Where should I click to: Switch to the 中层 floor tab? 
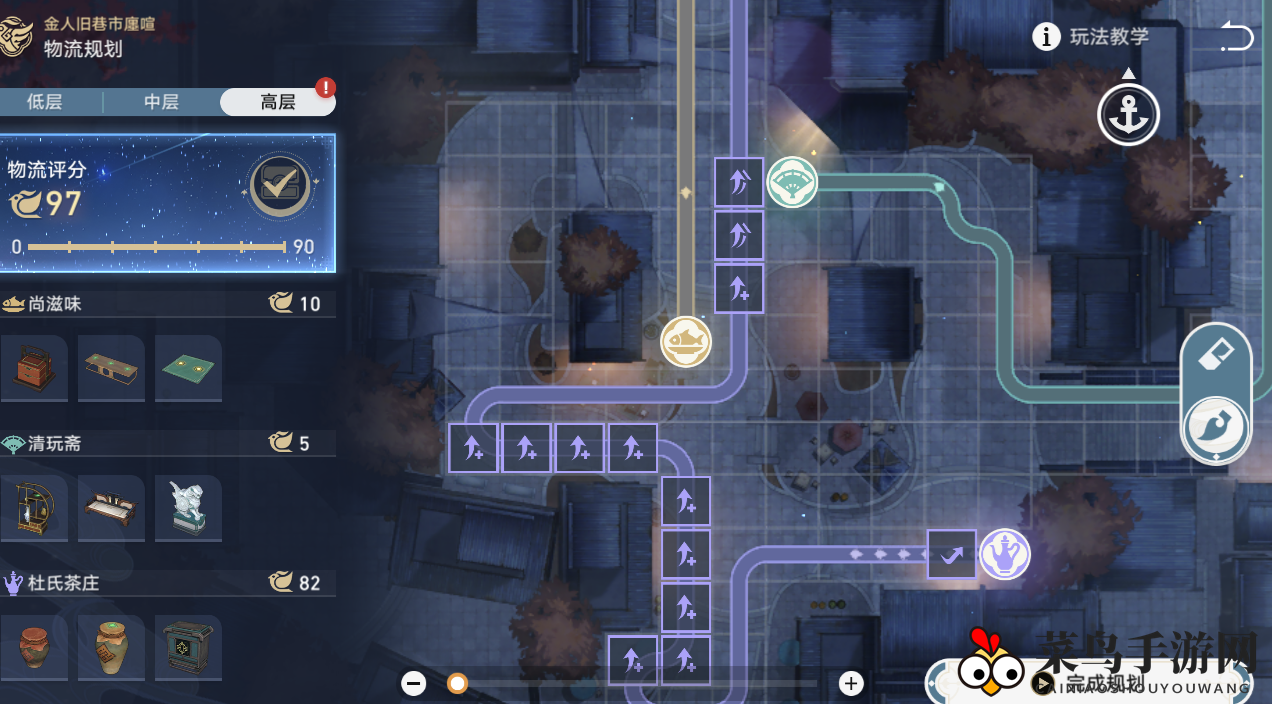(x=161, y=102)
